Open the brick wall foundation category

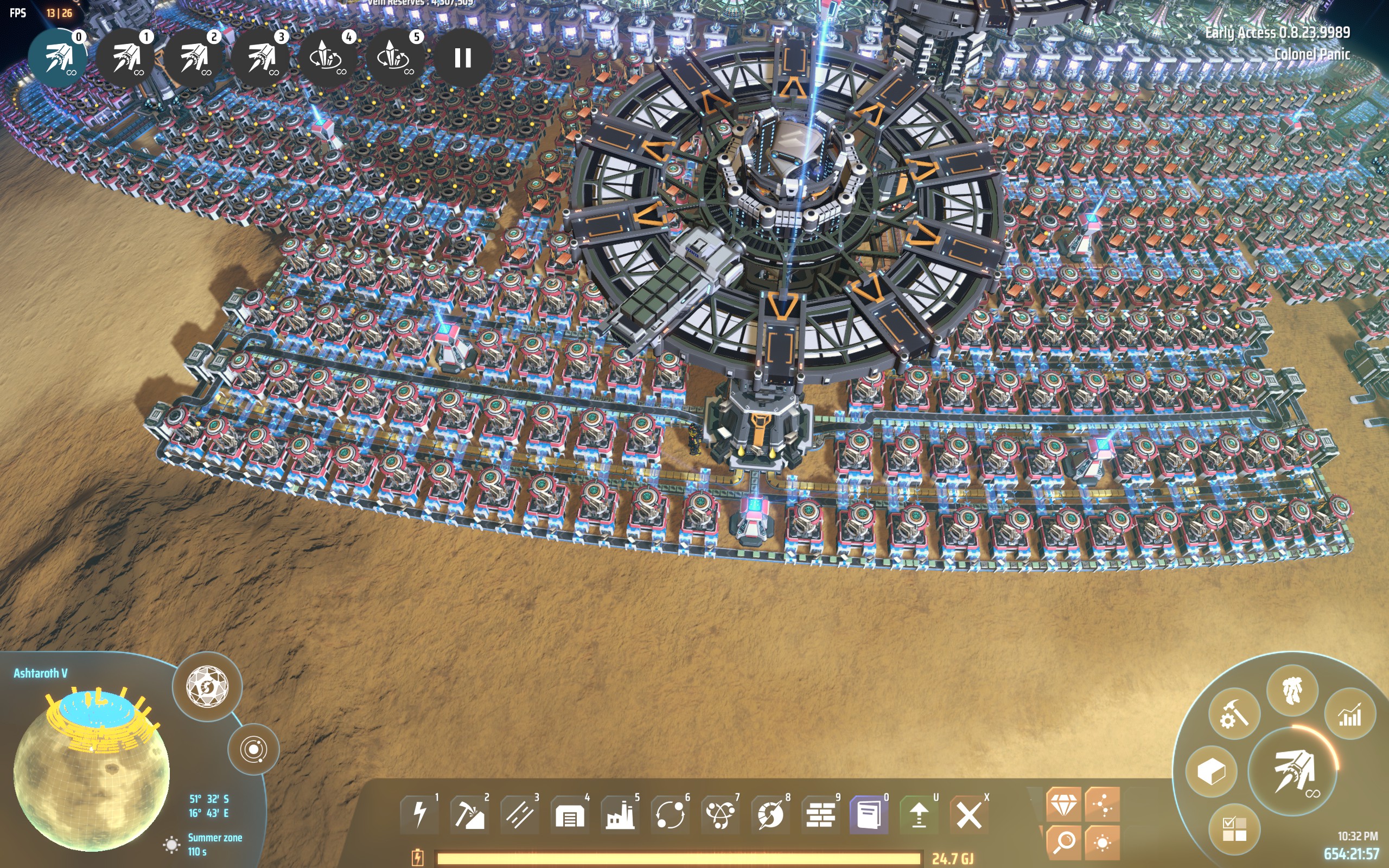pos(820,814)
